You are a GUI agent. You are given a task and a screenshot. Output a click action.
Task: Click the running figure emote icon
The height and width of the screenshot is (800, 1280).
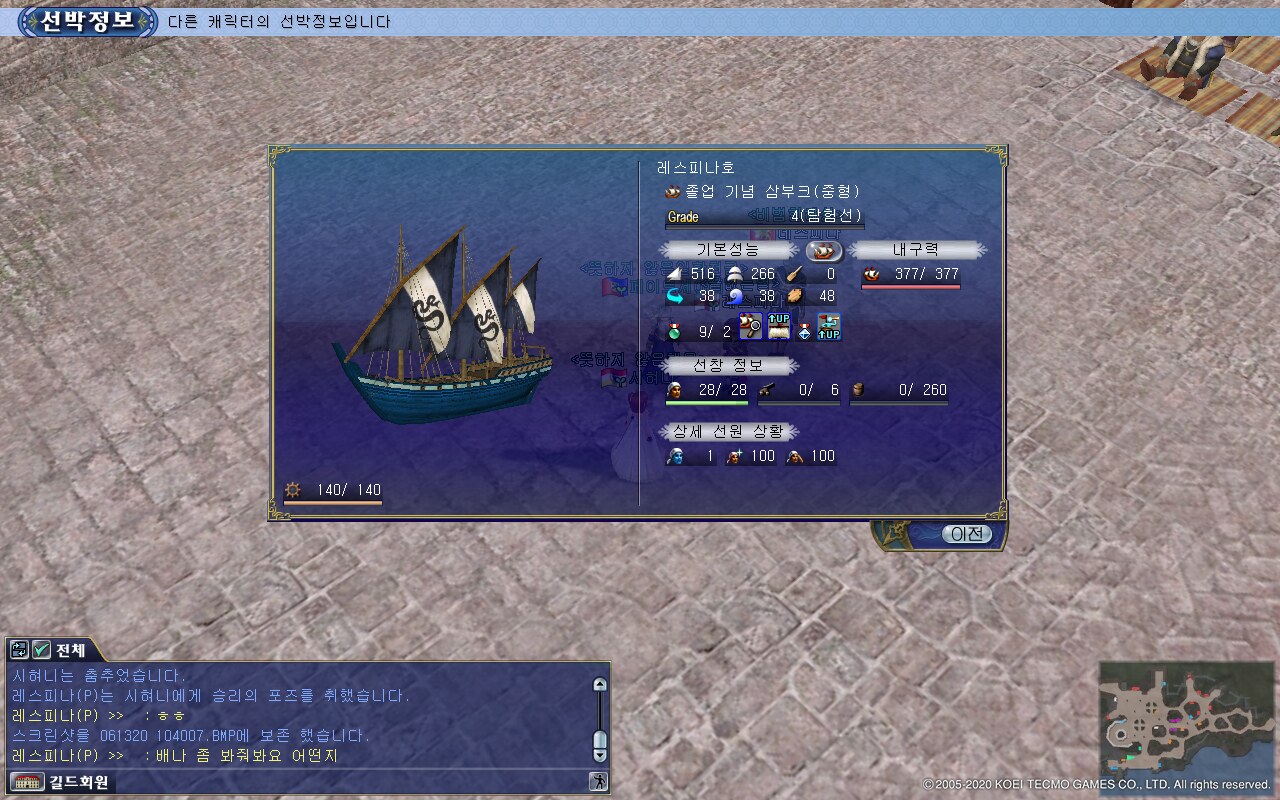coord(598,782)
